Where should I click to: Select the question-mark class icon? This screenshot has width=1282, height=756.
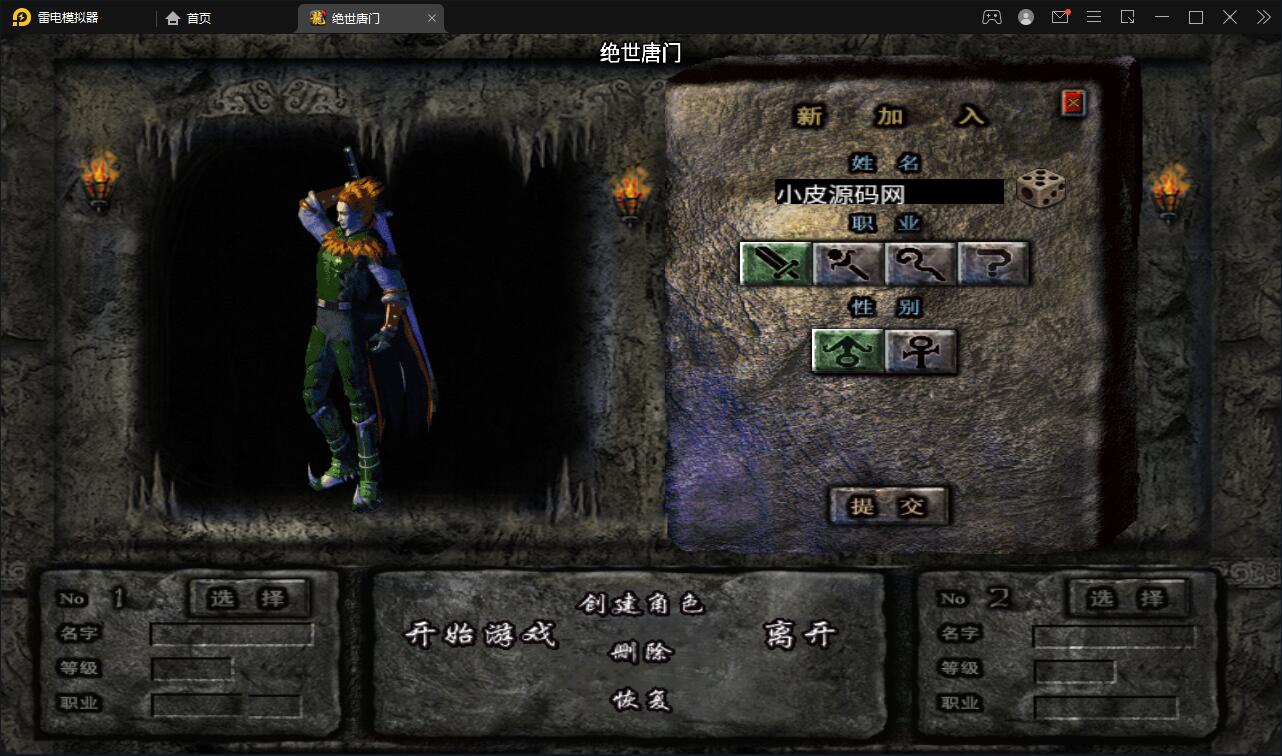click(993, 263)
